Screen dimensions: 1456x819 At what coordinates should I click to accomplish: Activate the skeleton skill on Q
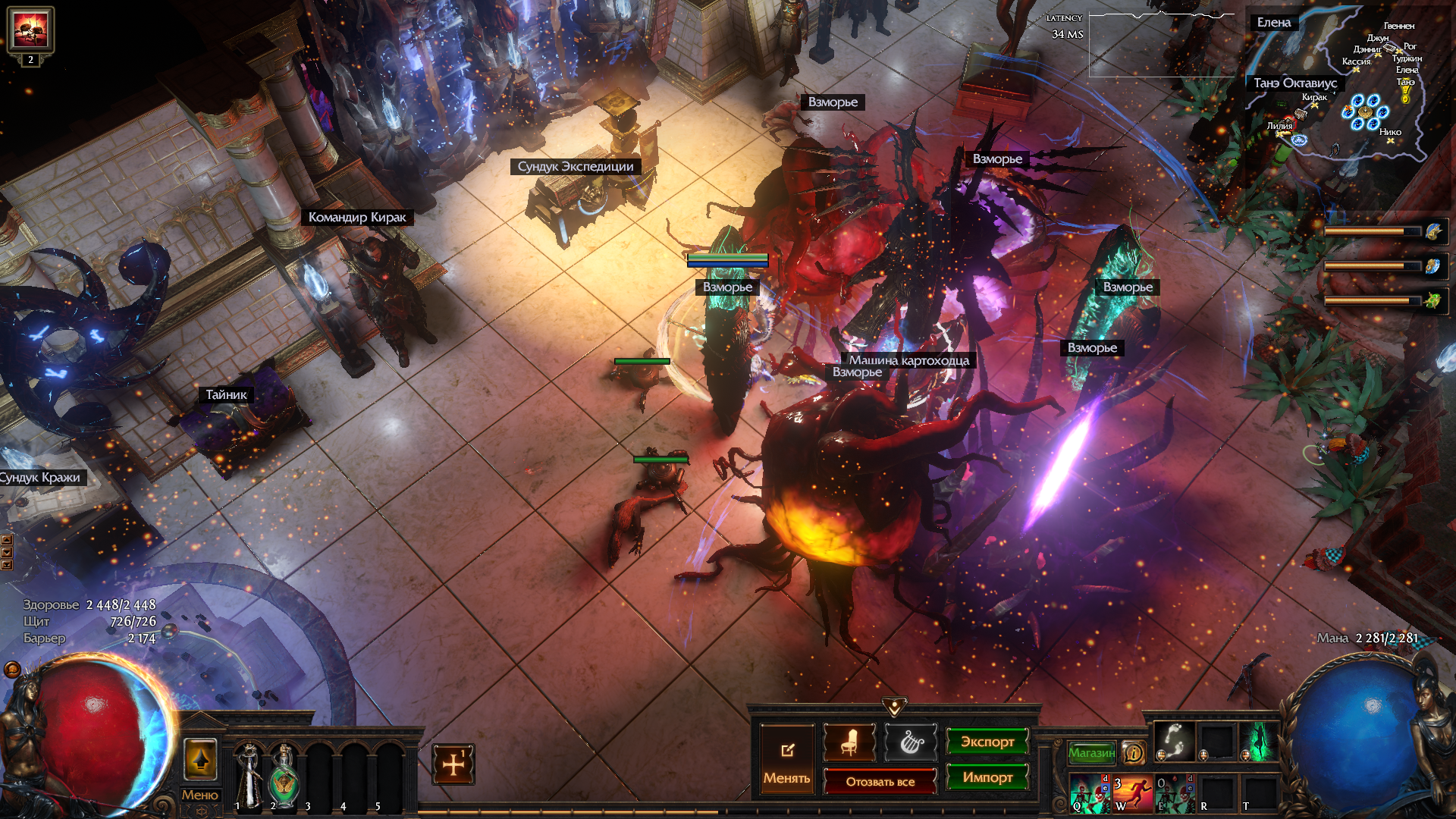1090,793
